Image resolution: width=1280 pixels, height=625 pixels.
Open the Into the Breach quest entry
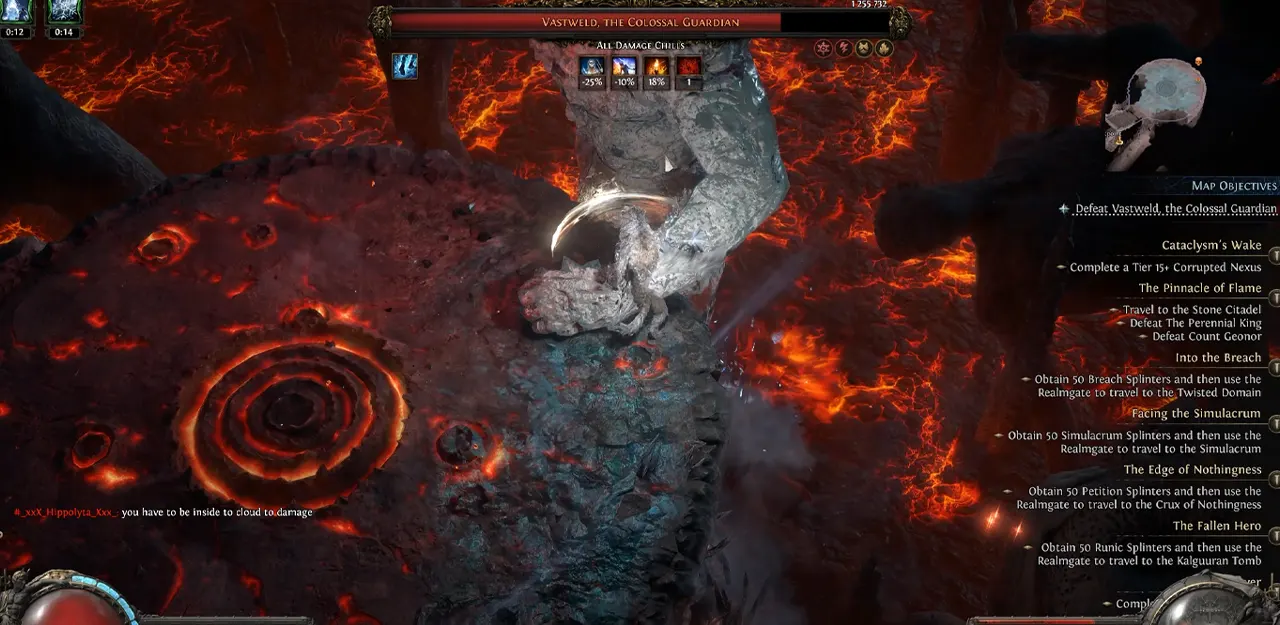point(1218,357)
